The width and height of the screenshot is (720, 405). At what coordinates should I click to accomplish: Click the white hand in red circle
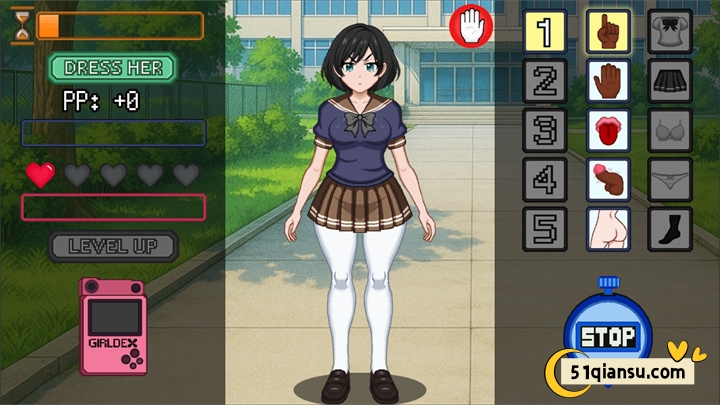coord(473,25)
